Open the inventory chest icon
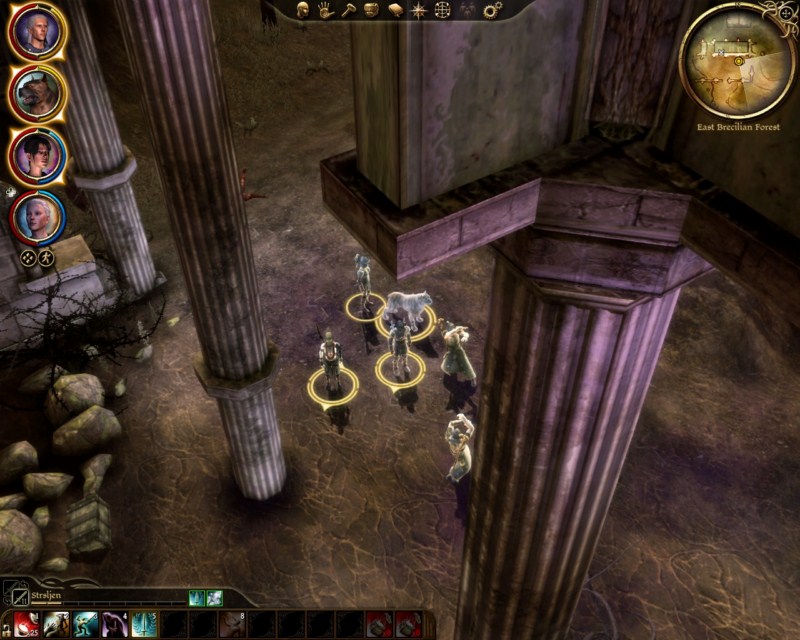Screen dimensions: 800x640 pyautogui.click(x=372, y=10)
